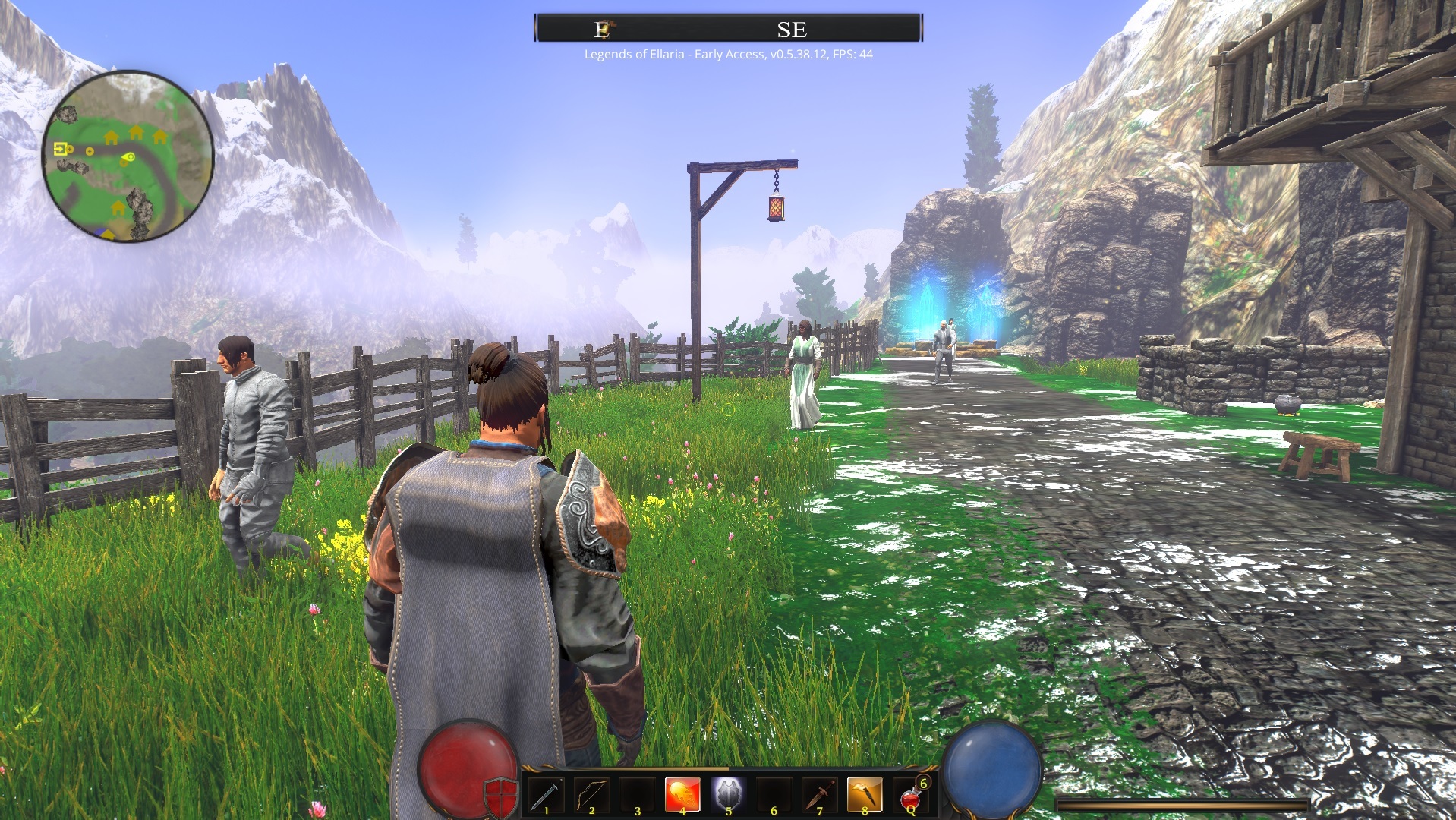Equip the bow in hotbar slot 2
This screenshot has width=1456, height=820.
tap(591, 794)
